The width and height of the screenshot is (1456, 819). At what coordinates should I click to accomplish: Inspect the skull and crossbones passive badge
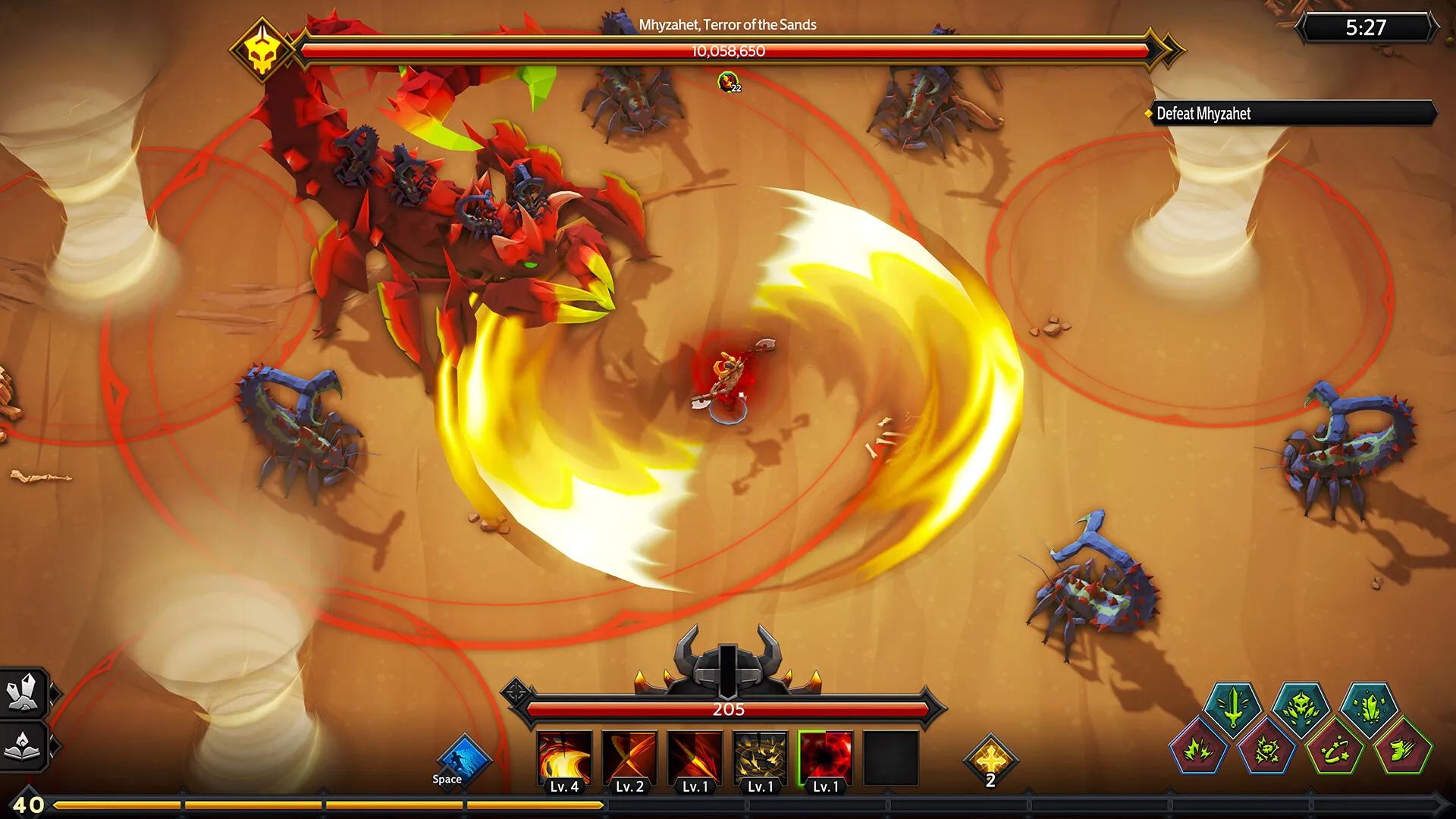1267,750
